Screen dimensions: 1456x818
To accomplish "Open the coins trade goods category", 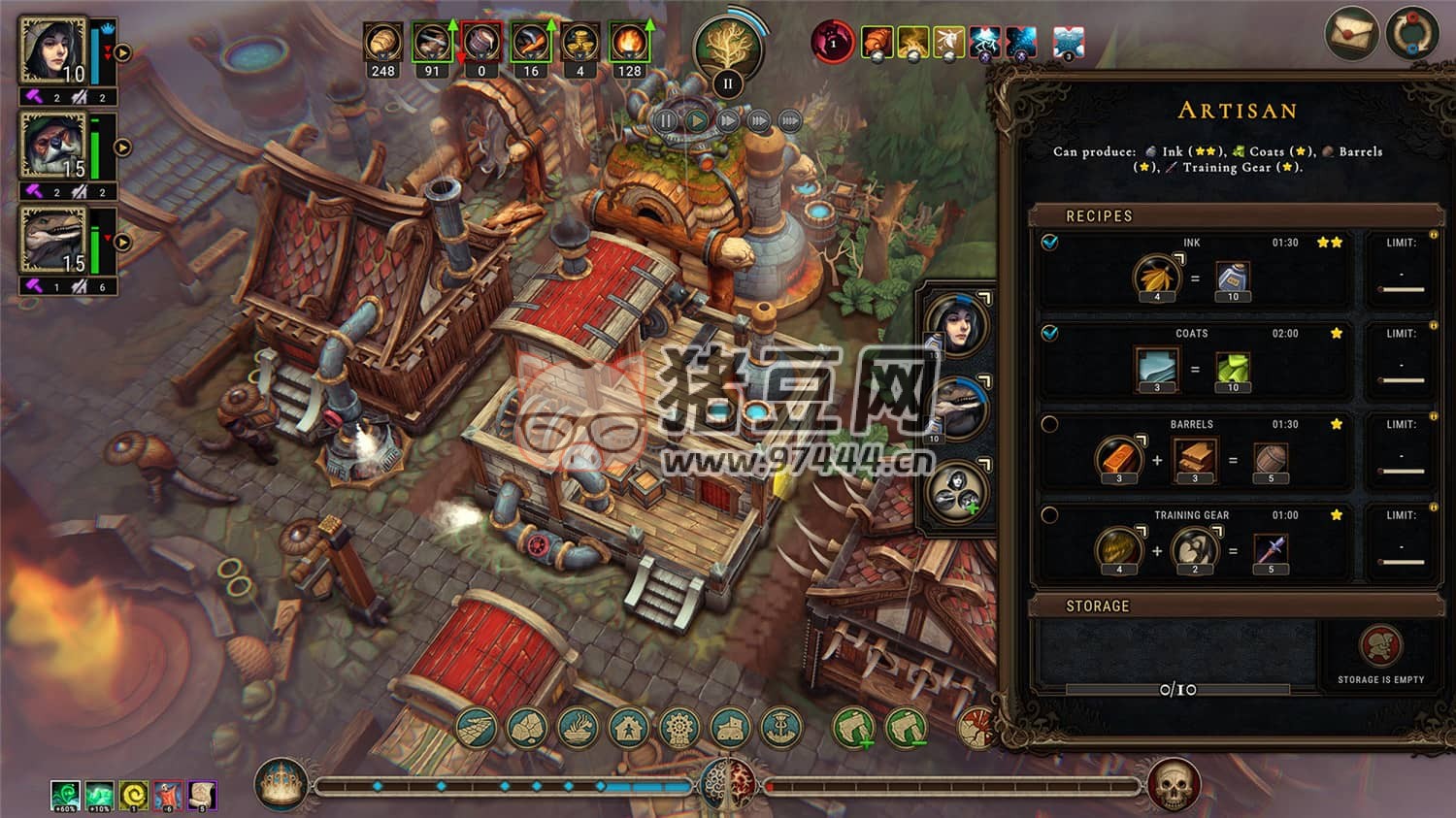I will click(x=579, y=43).
